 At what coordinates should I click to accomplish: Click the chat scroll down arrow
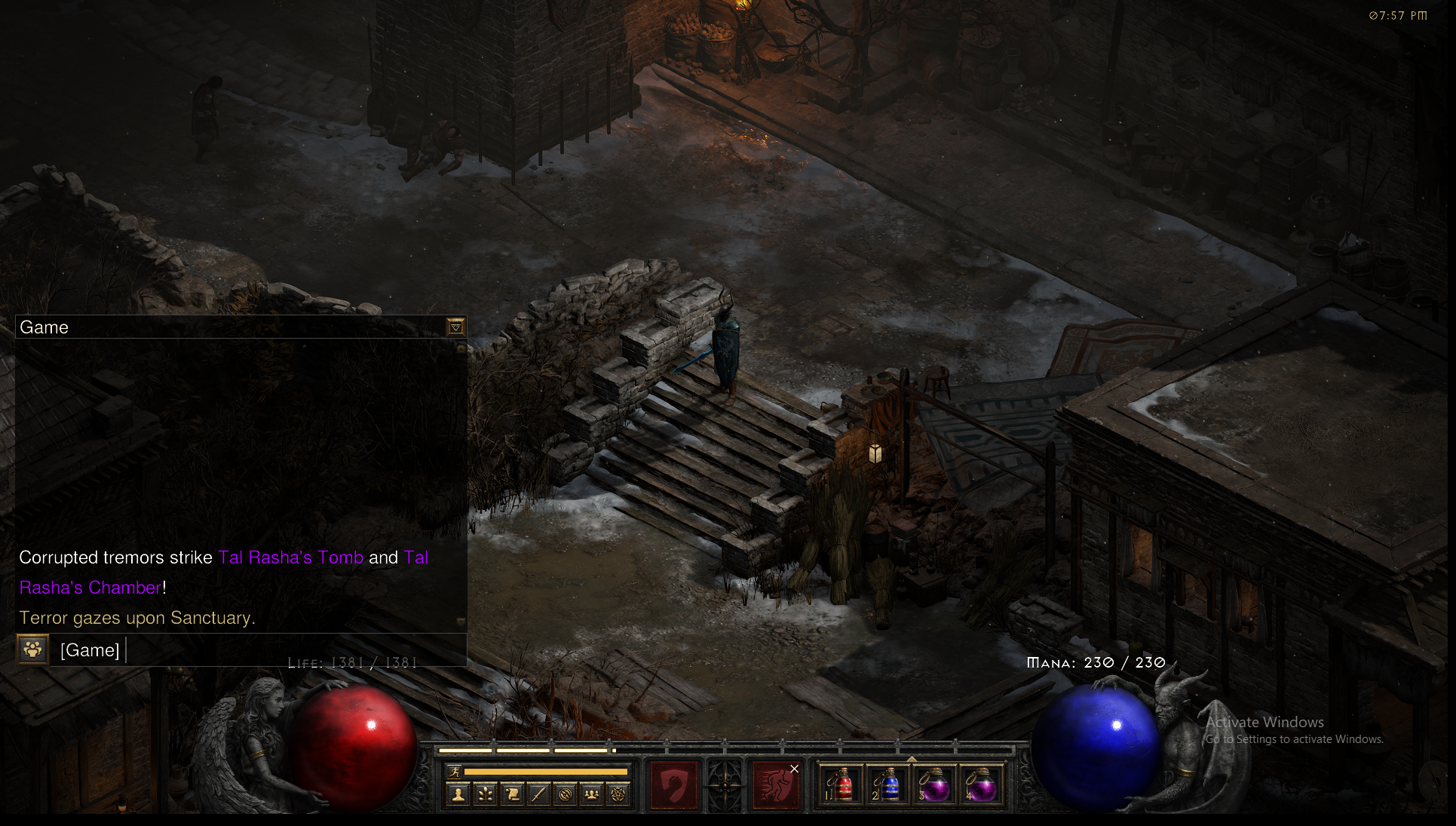461,622
